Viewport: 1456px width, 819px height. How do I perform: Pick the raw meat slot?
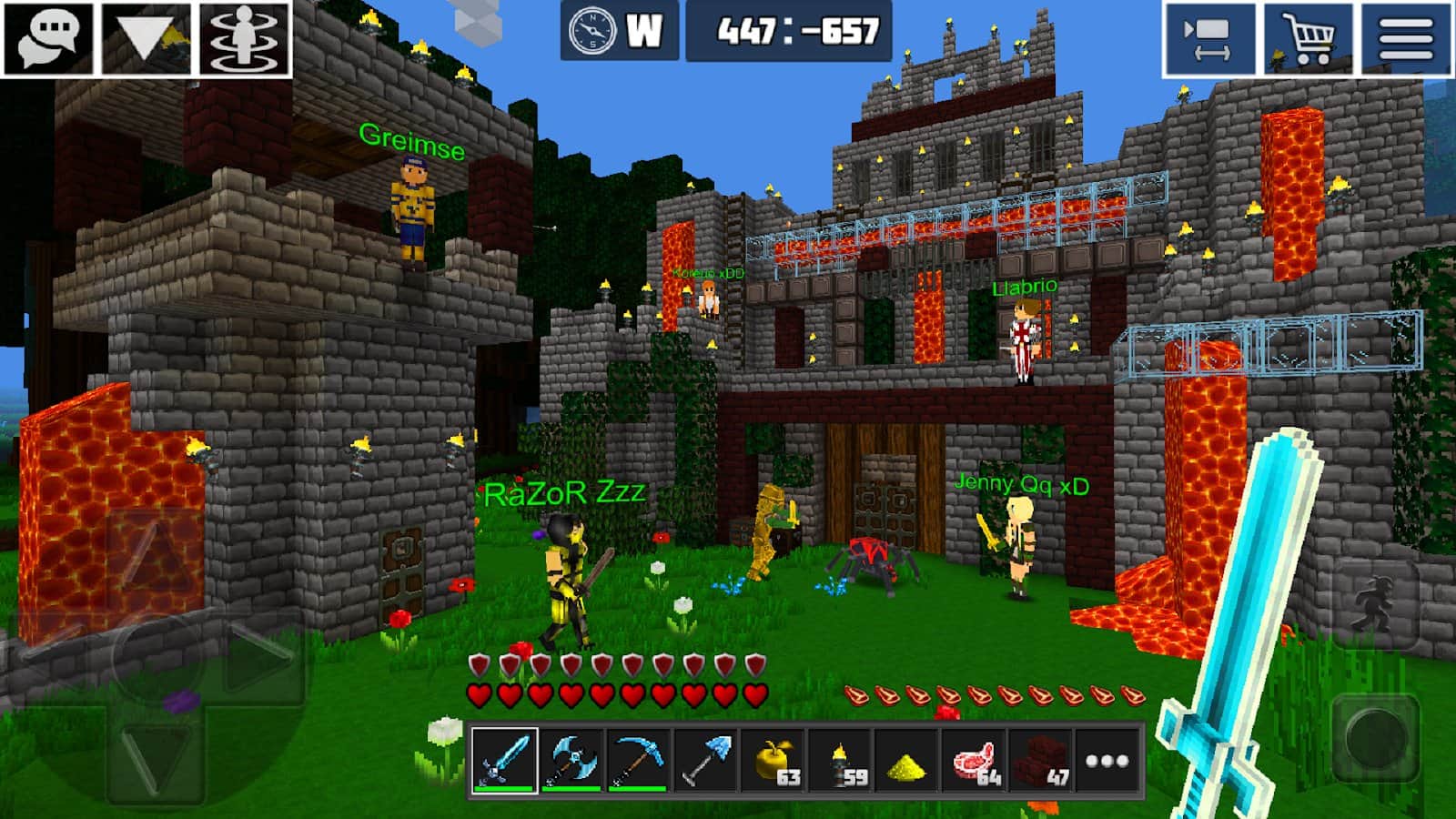(974, 760)
